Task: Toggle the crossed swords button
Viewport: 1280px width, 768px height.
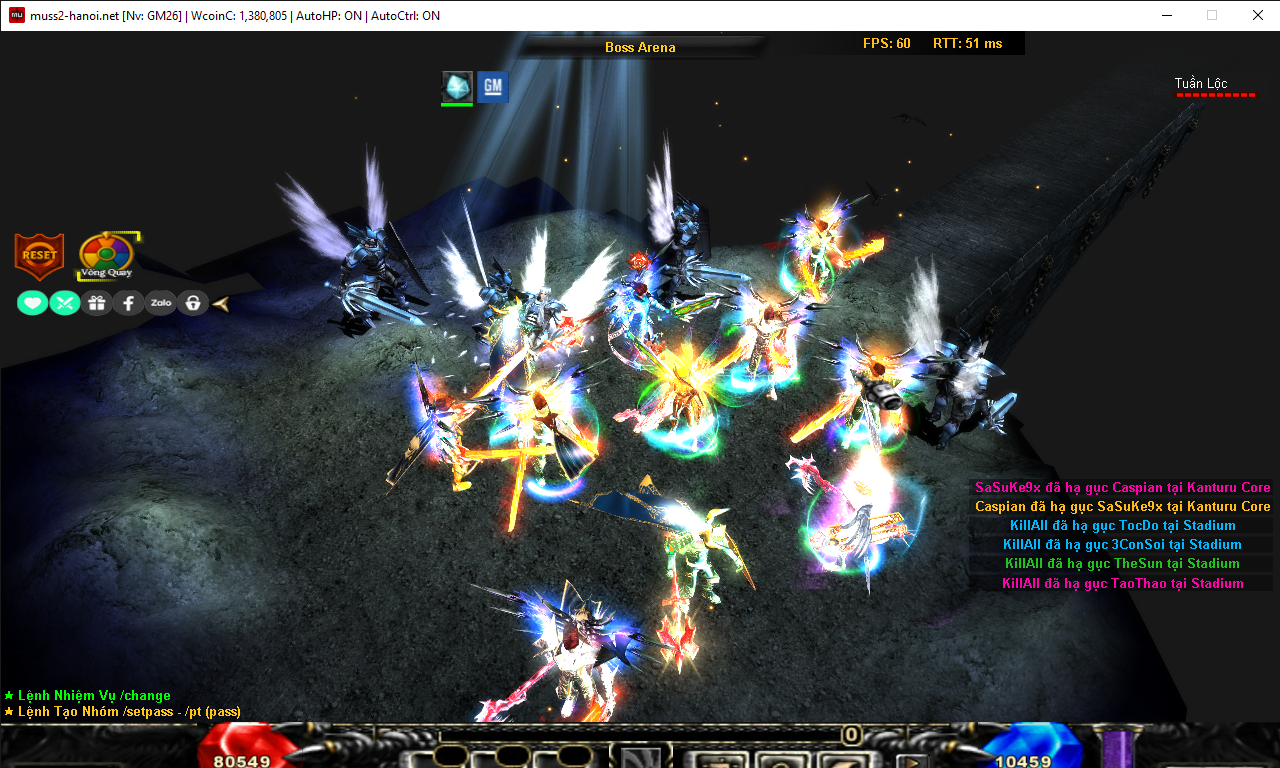Action: [65, 303]
